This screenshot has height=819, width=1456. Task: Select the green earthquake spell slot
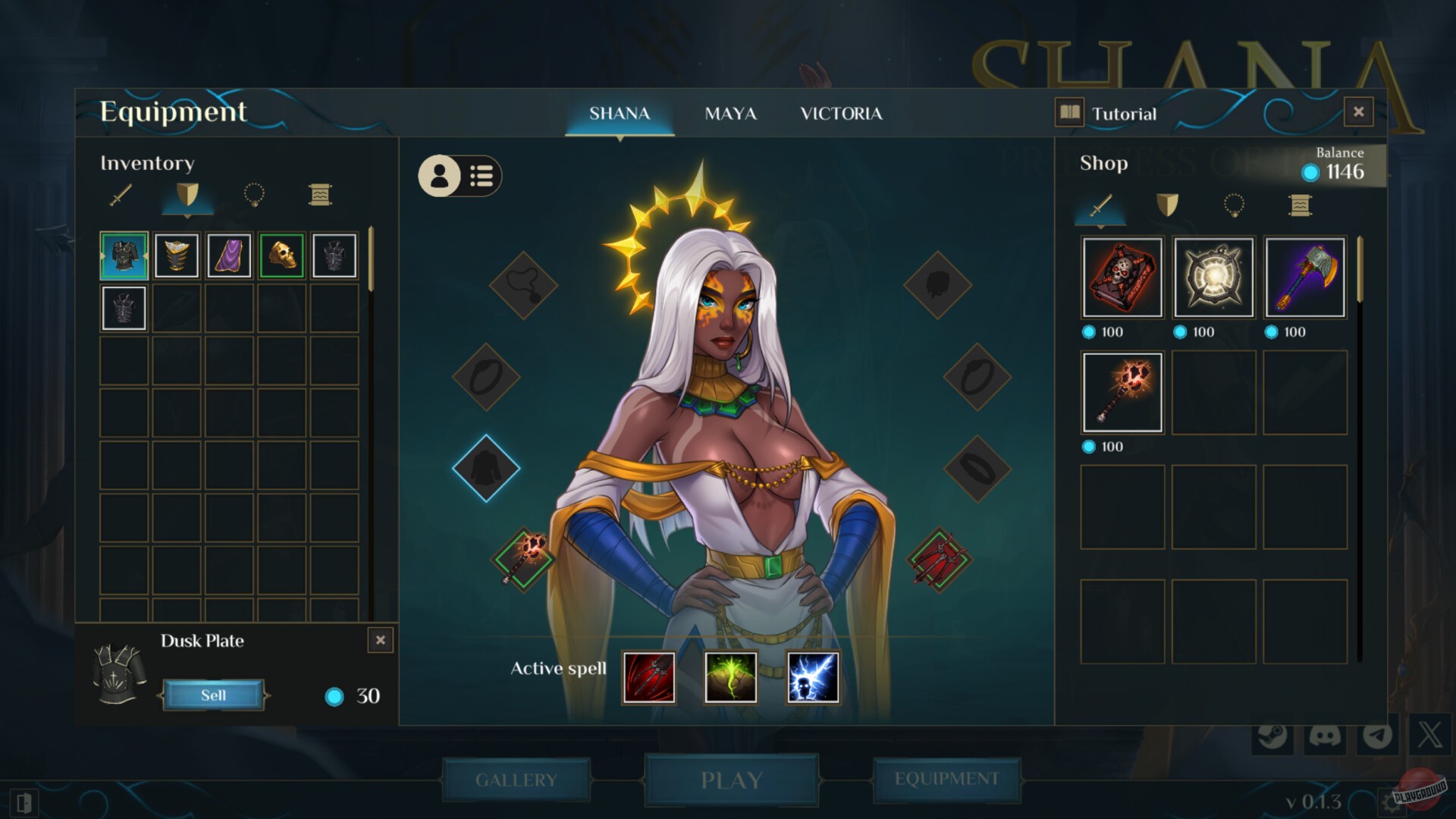pos(730,677)
